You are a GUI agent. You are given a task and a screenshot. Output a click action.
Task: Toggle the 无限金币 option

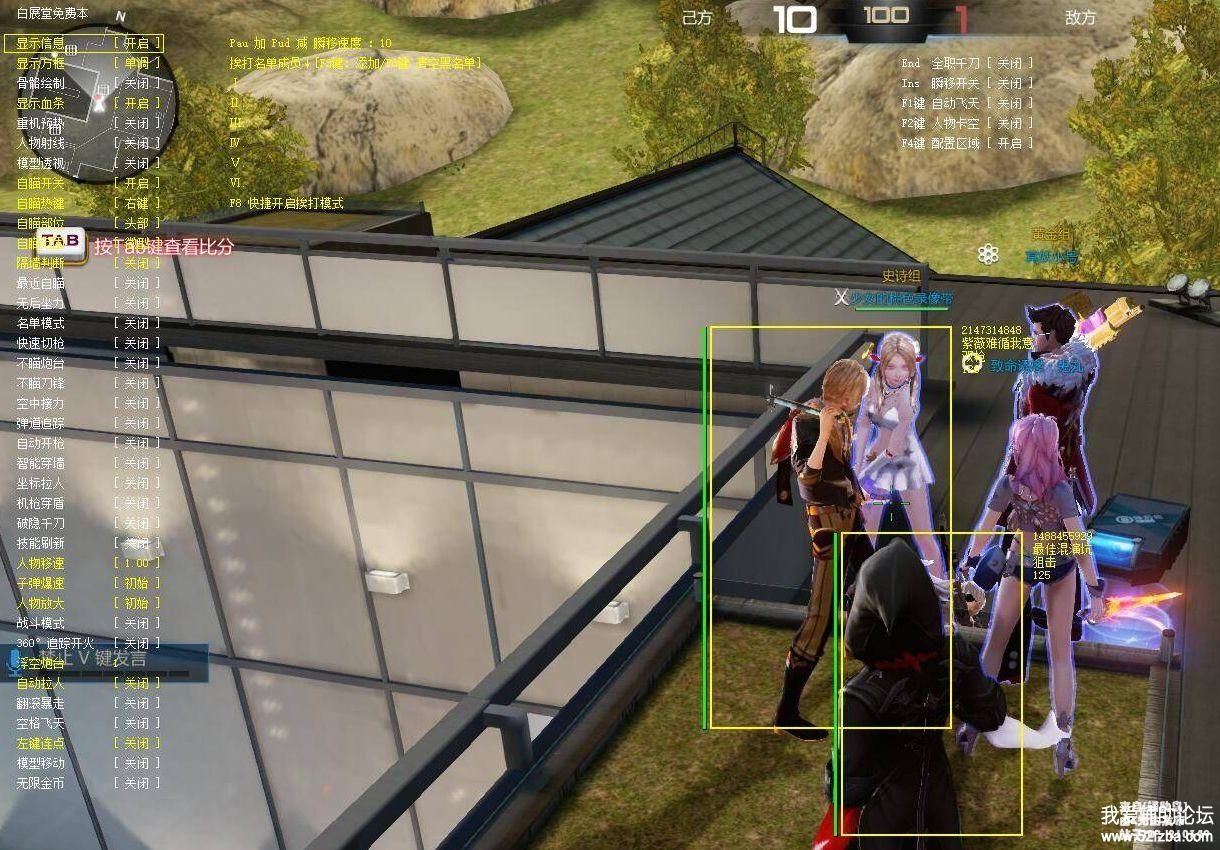87,783
